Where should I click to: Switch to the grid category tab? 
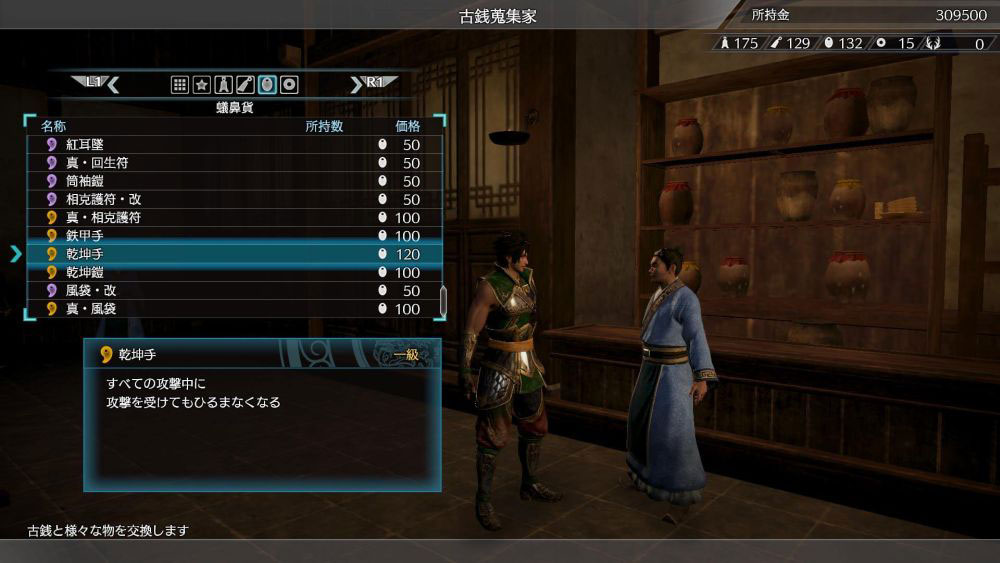(x=180, y=85)
